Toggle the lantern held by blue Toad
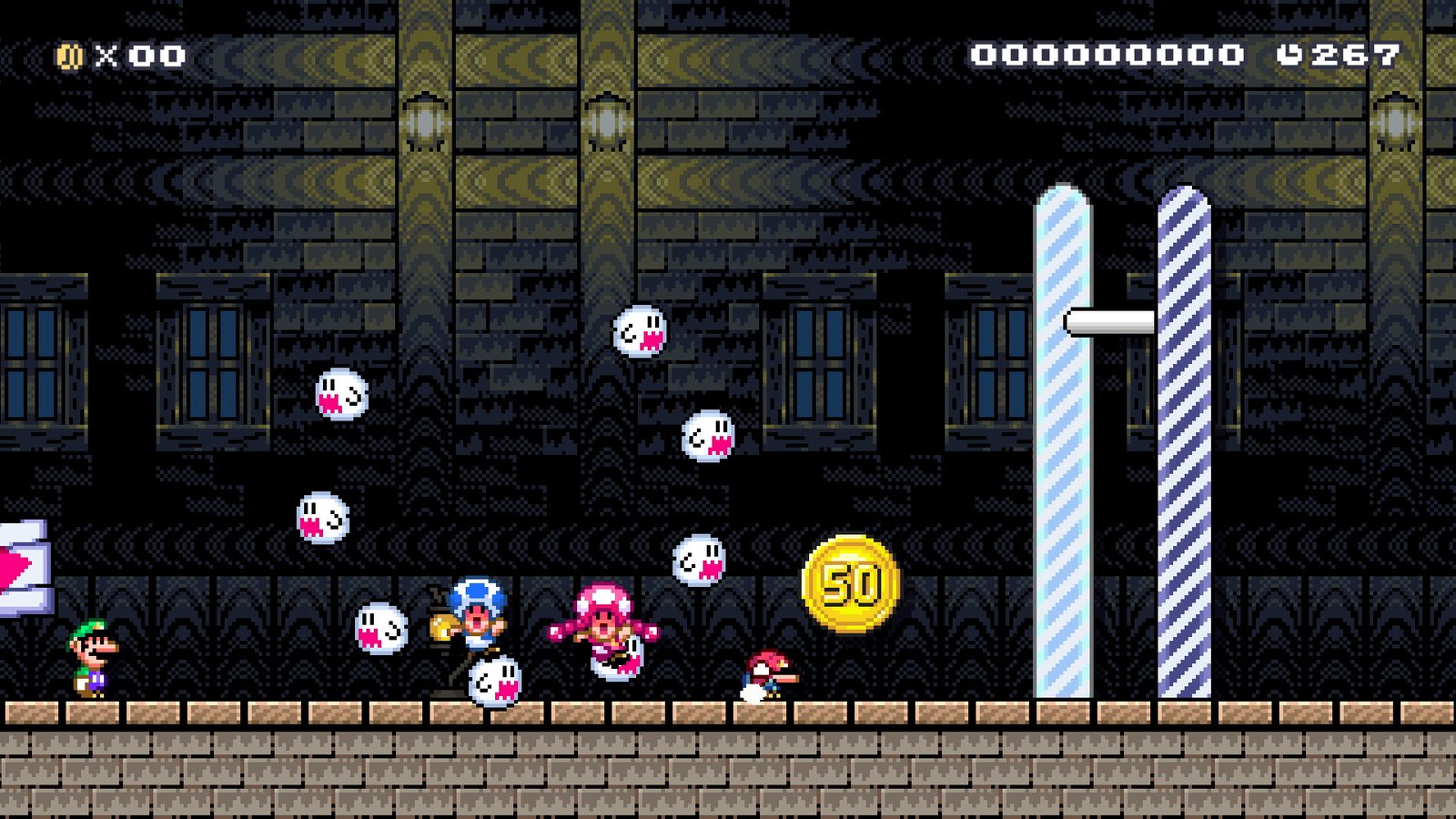1456x819 pixels. tap(440, 628)
